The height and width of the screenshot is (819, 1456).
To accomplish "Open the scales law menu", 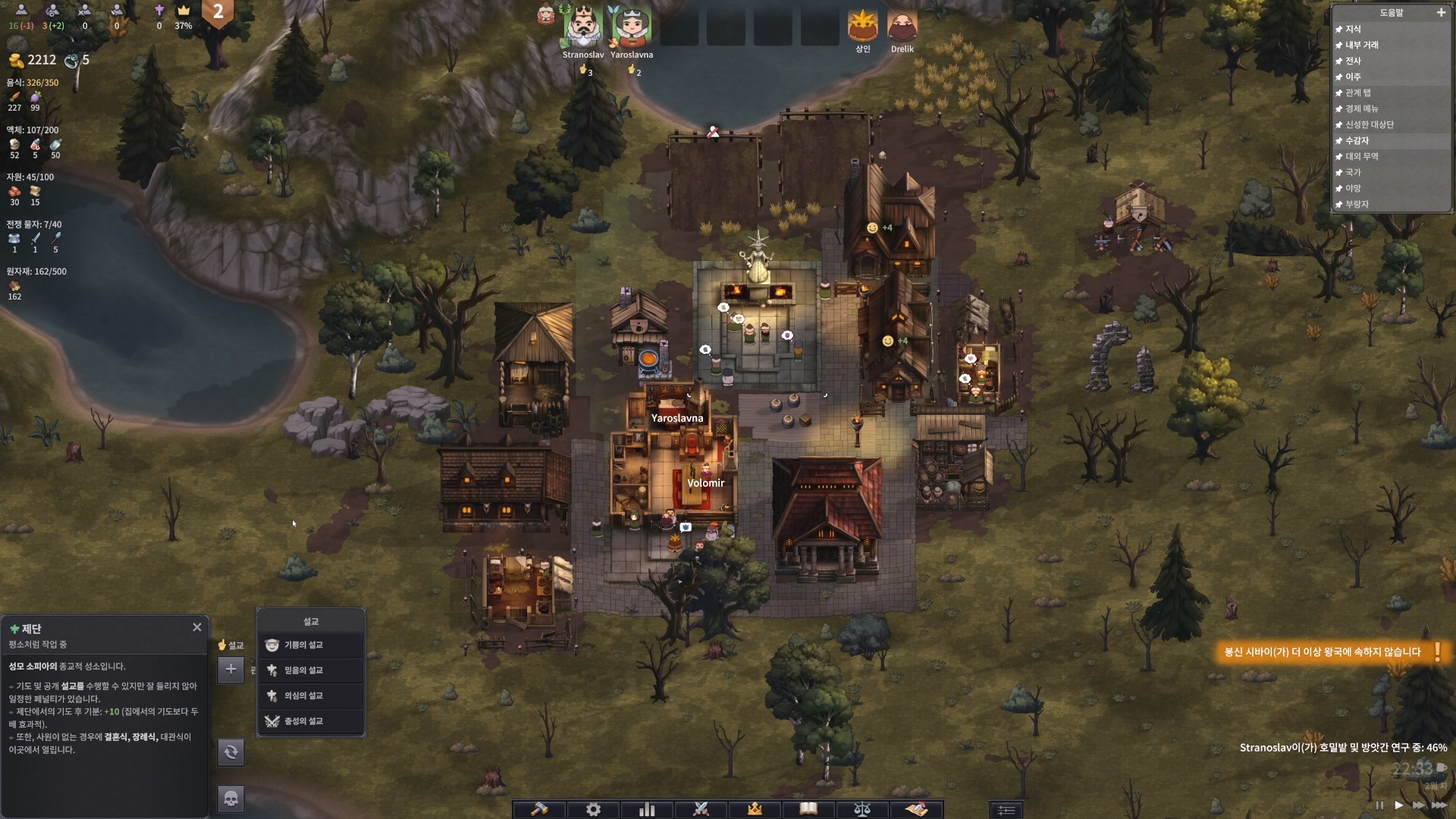I will [x=862, y=809].
